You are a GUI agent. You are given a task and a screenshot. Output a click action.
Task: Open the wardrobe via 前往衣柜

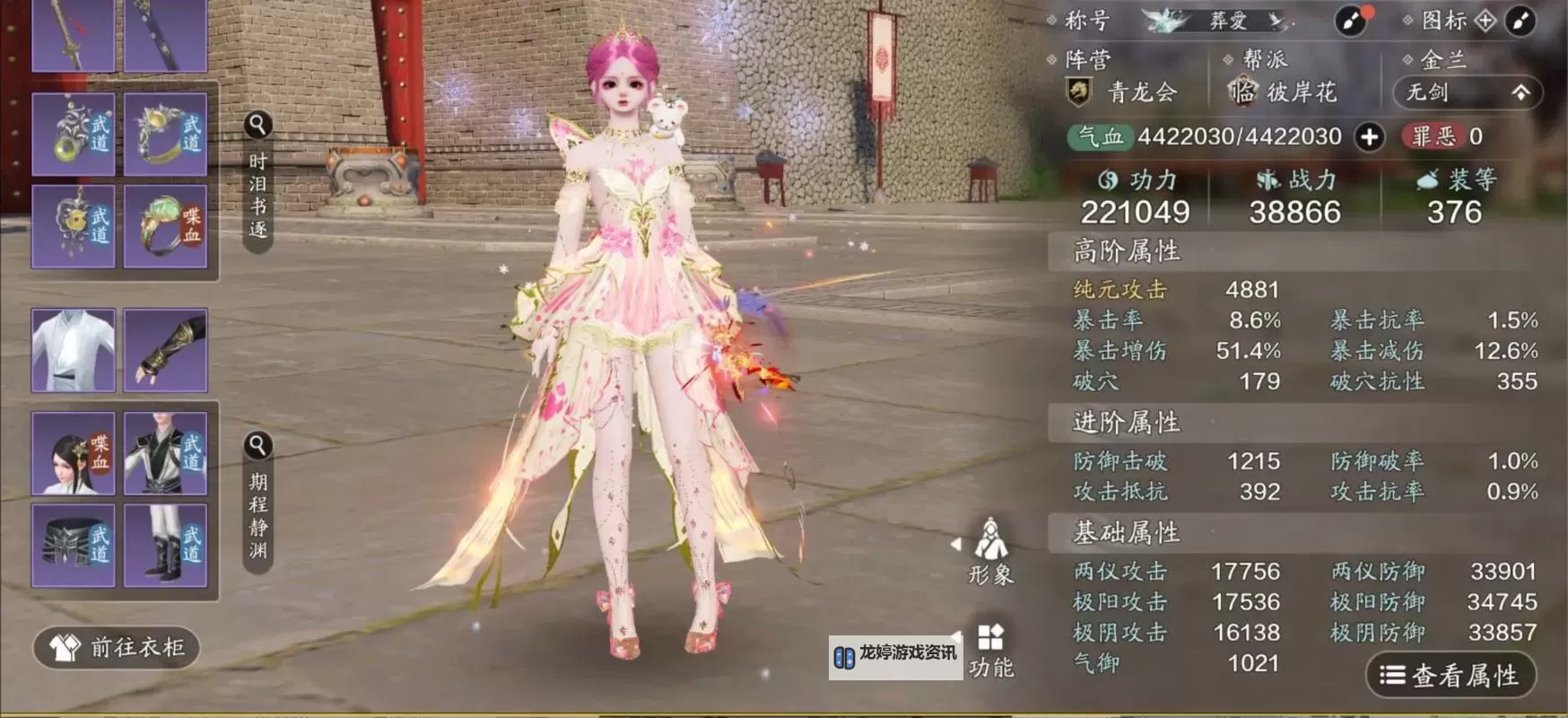click(117, 647)
